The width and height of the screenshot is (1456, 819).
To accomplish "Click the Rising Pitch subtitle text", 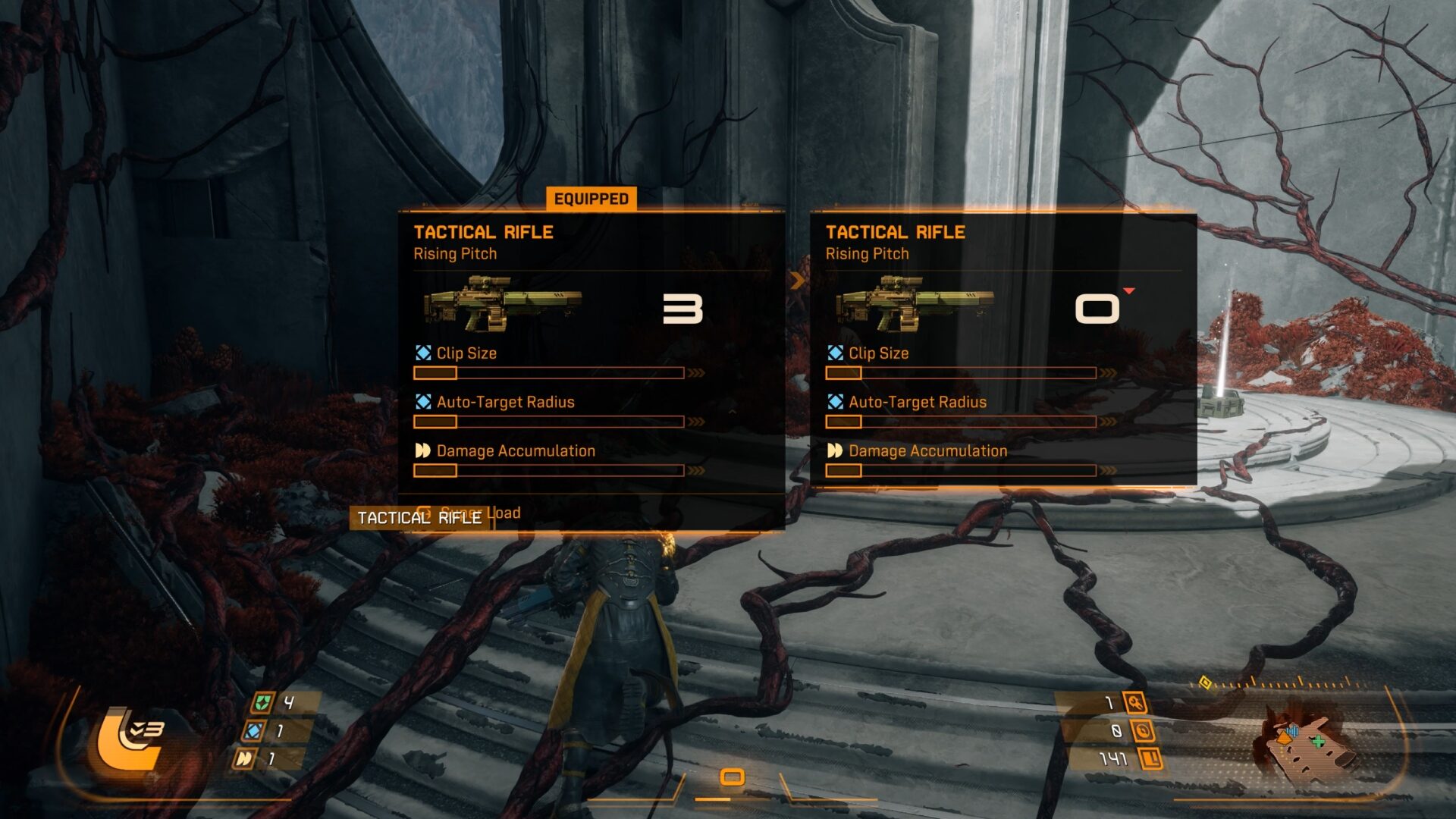I will pyautogui.click(x=453, y=253).
